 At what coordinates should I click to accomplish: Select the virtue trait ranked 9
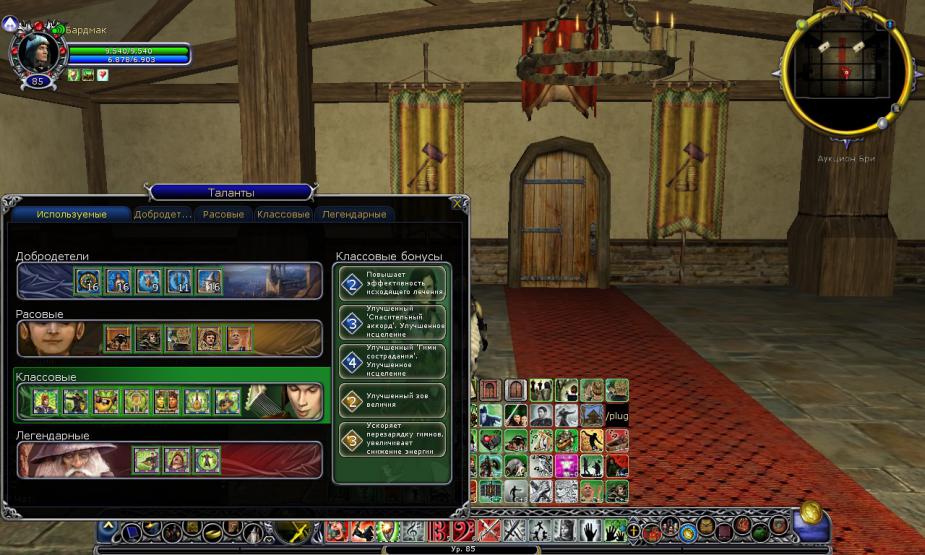tap(149, 282)
